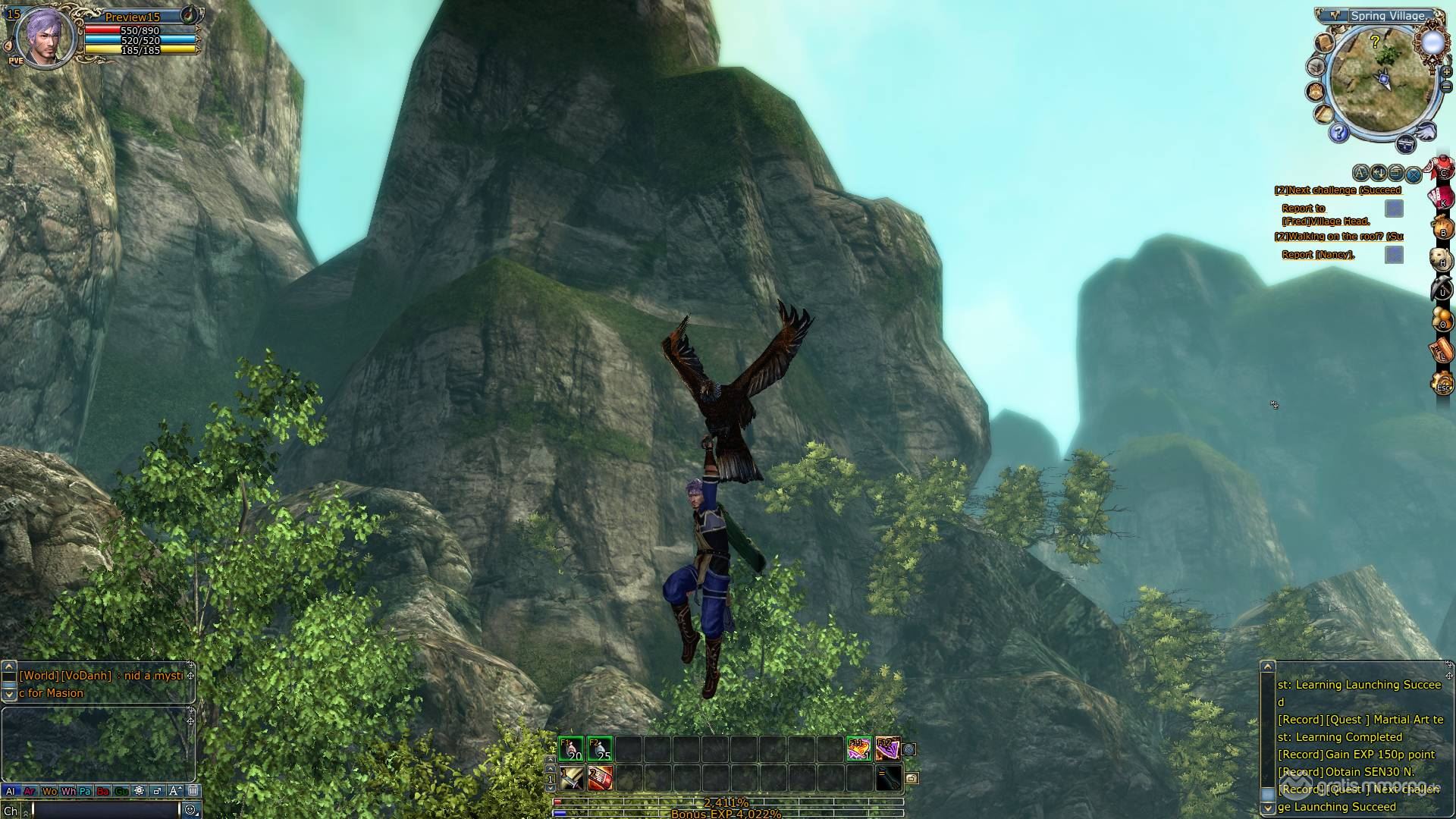Use the F11 scroll item
The height and width of the screenshot is (819, 1456).
coord(858,749)
